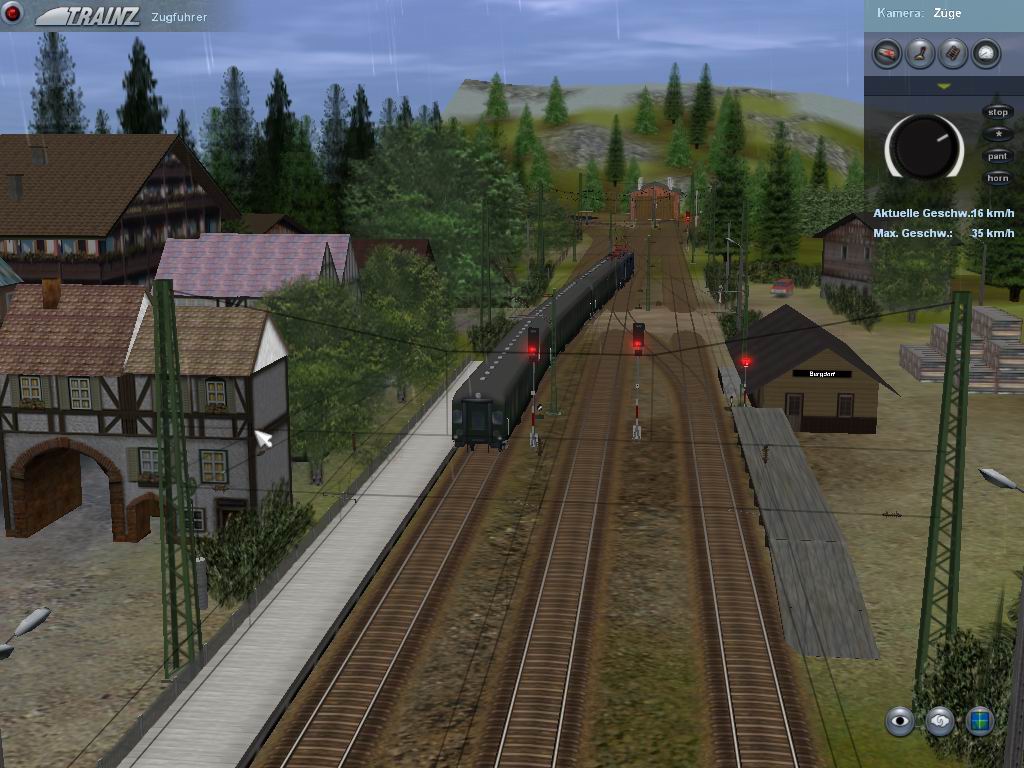
Task: Click the red quit button beside the Trainz logo
Action: click(13, 14)
